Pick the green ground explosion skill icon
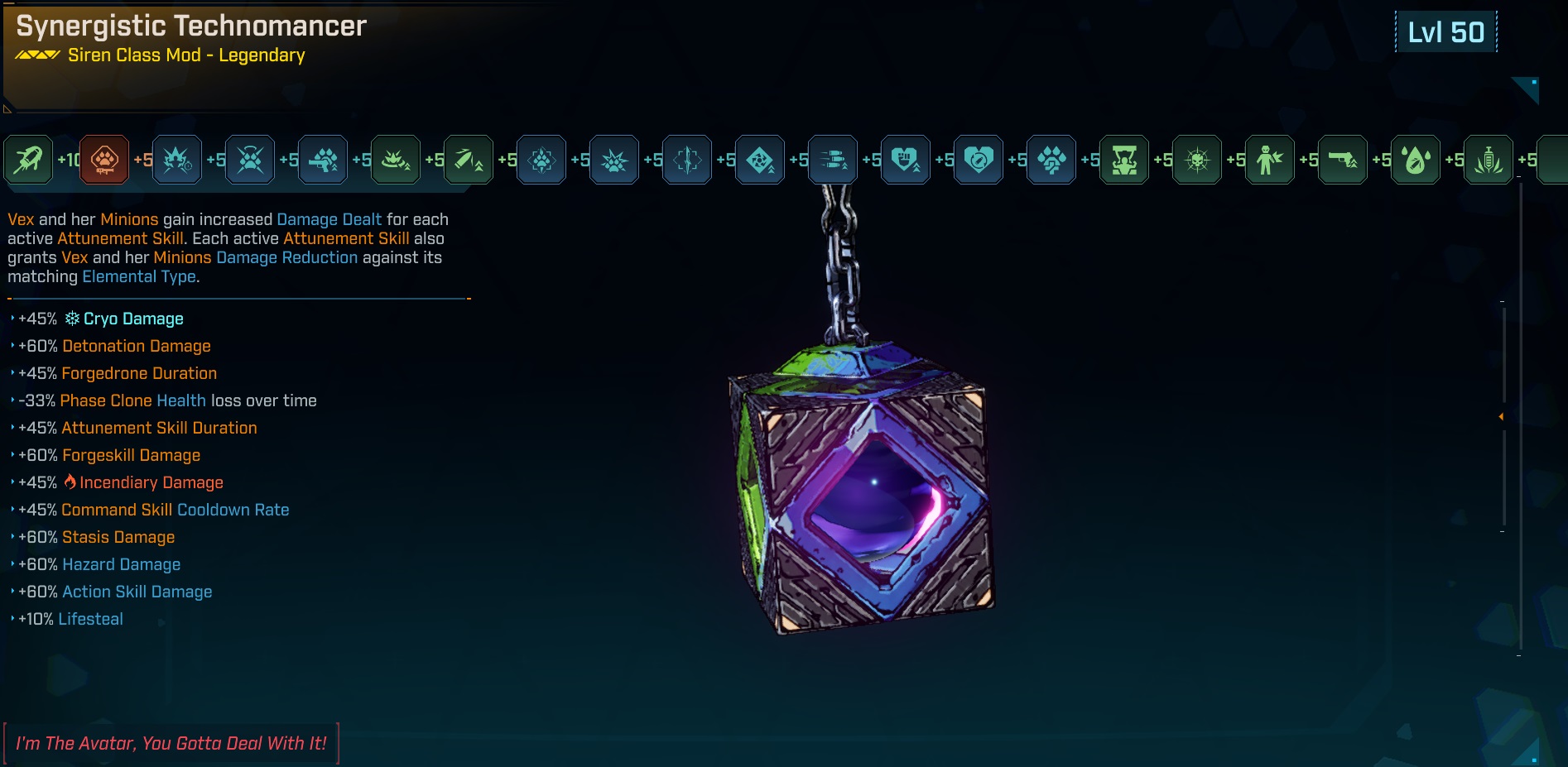 point(396,159)
